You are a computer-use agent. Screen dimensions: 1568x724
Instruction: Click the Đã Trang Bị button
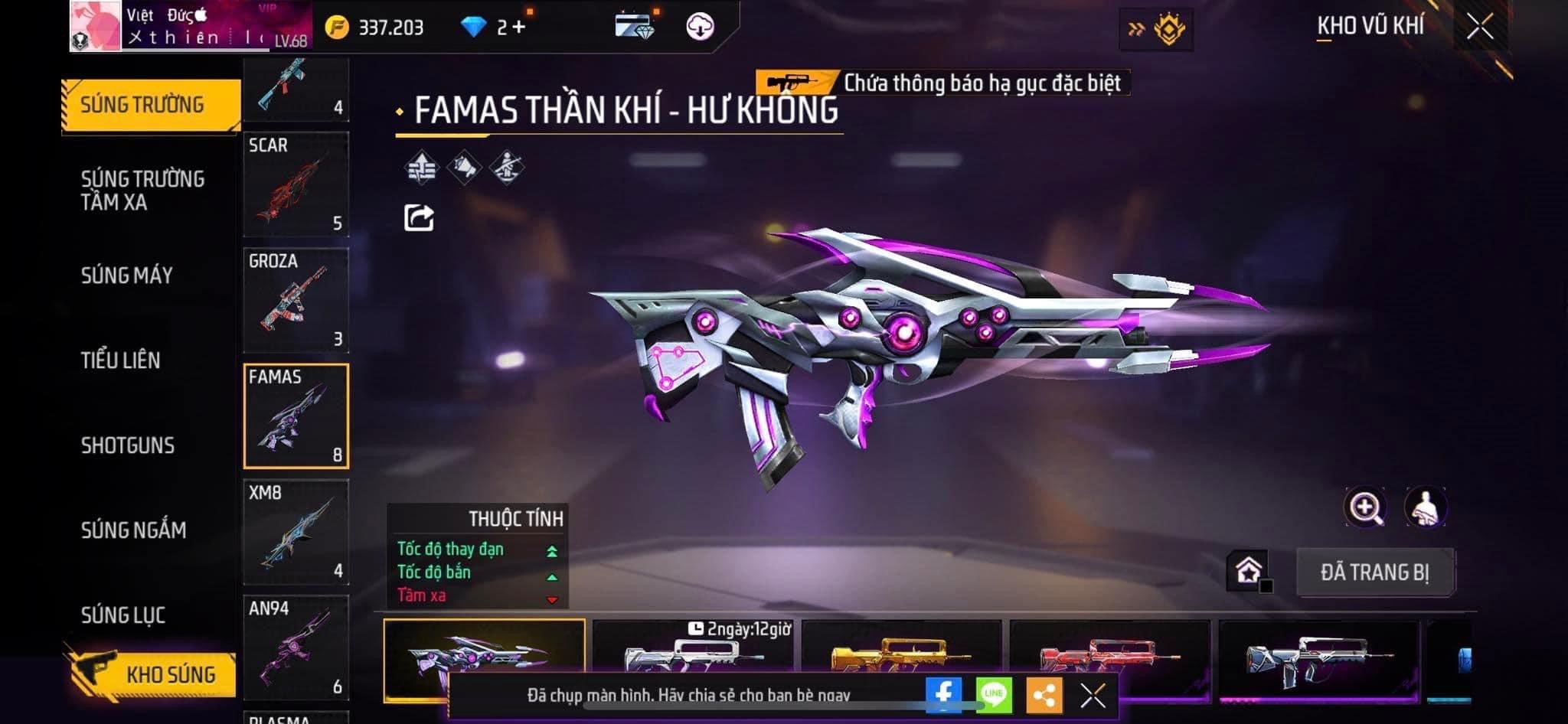[x=1374, y=572]
